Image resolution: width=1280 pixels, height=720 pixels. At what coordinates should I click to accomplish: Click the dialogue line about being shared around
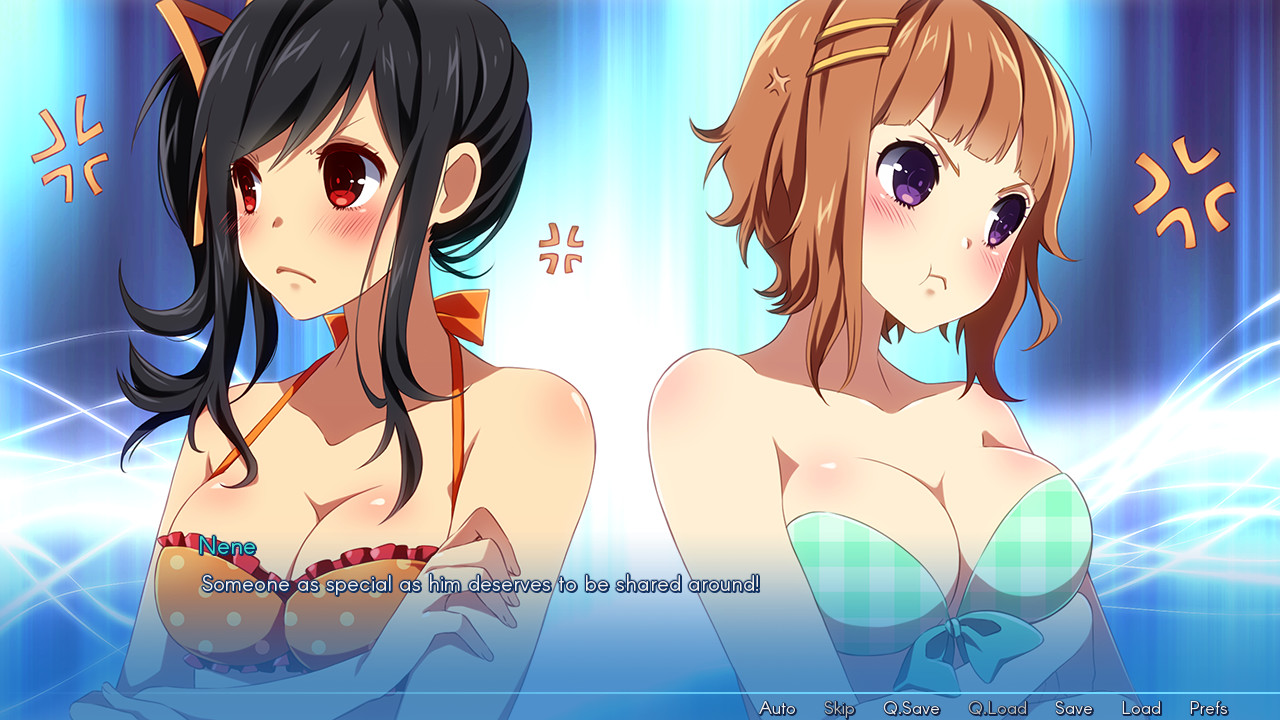tap(480, 585)
